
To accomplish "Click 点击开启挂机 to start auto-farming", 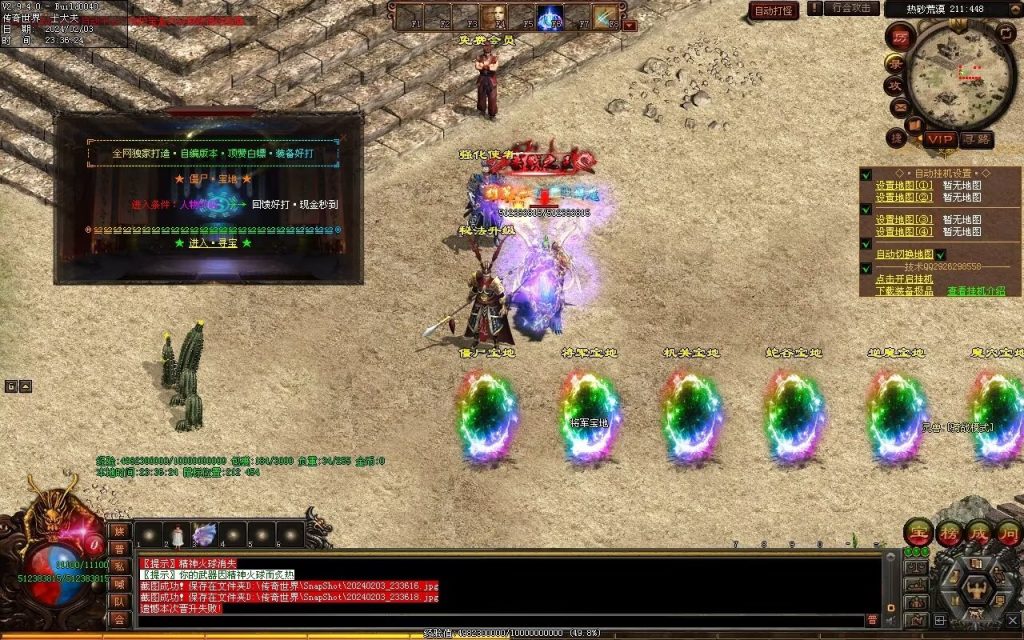I will (x=904, y=279).
